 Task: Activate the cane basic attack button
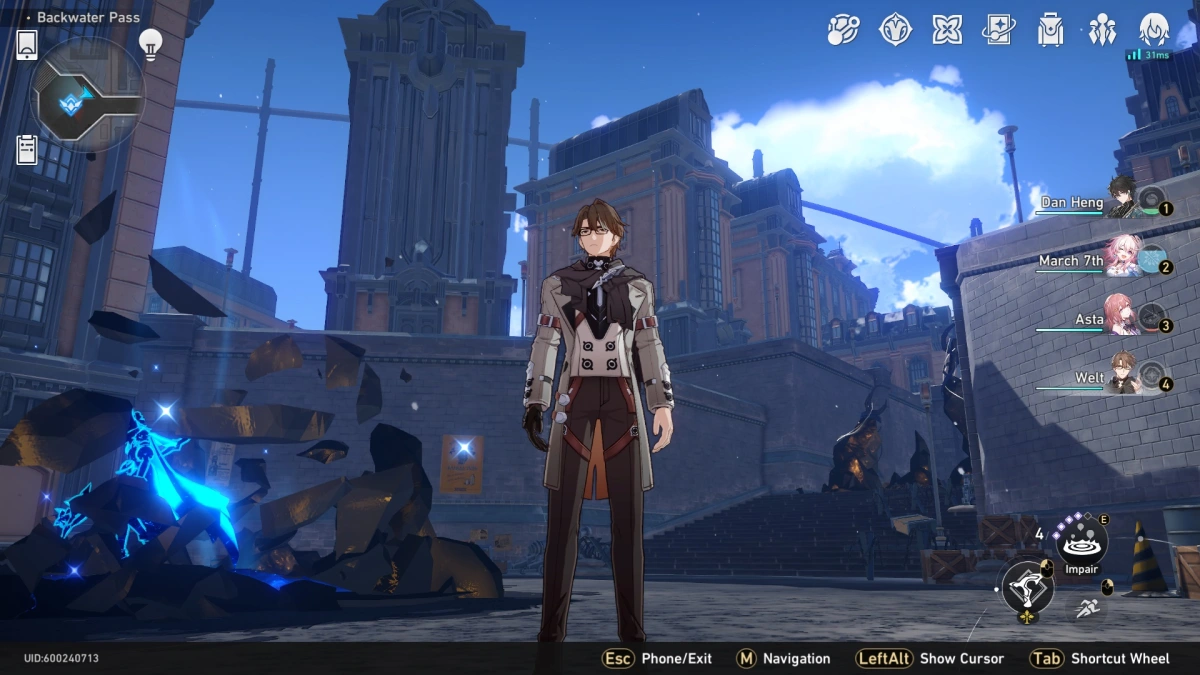(1026, 587)
